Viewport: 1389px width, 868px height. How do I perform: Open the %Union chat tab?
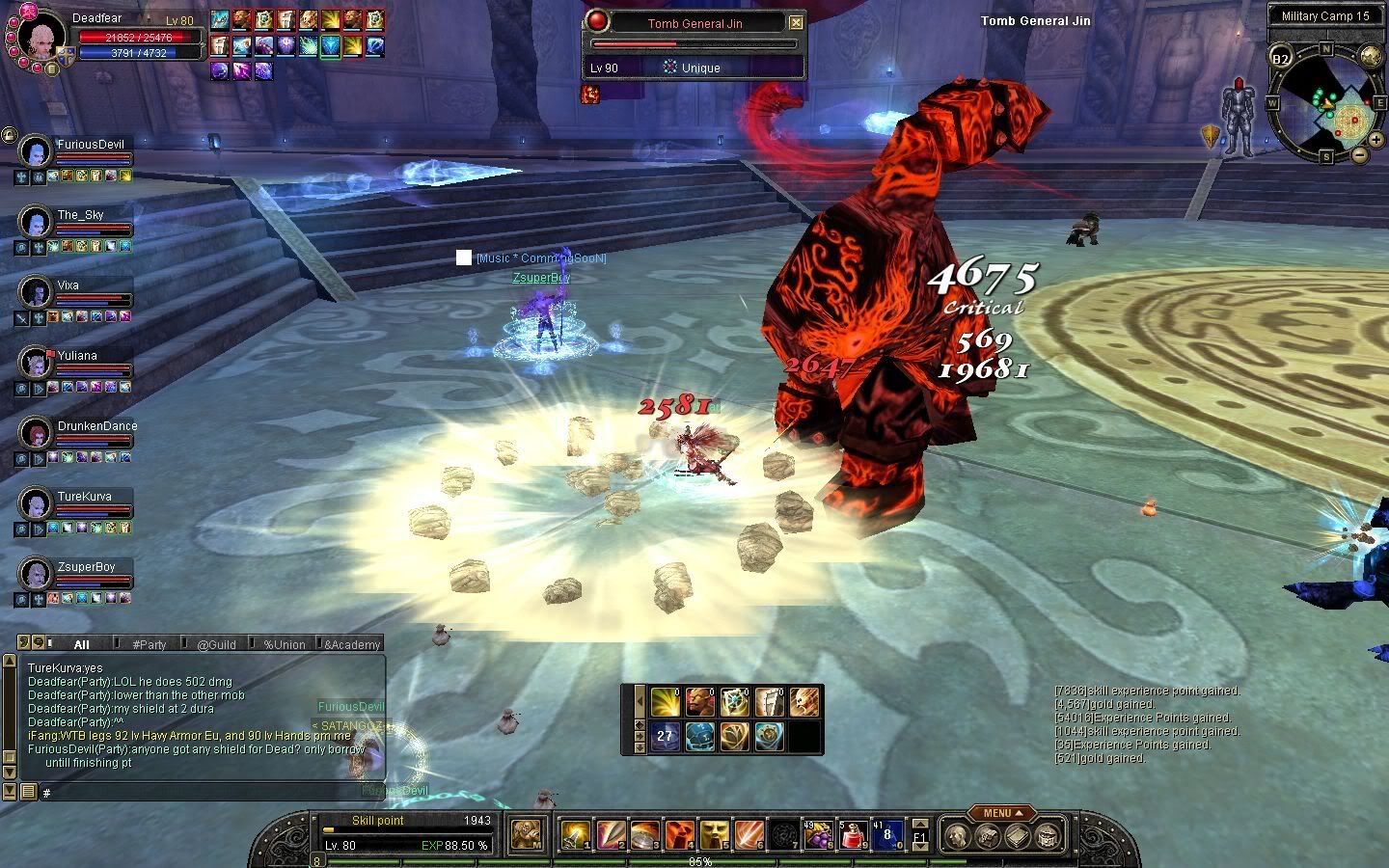pos(285,644)
